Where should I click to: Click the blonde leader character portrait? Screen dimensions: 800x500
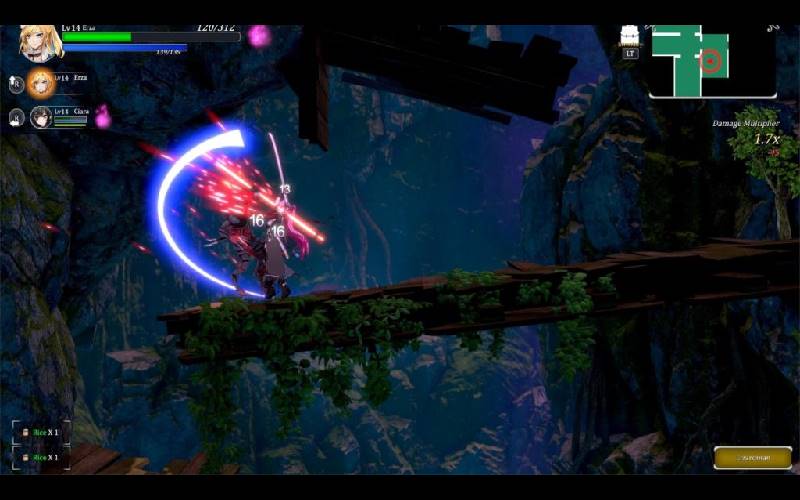pyautogui.click(x=40, y=42)
